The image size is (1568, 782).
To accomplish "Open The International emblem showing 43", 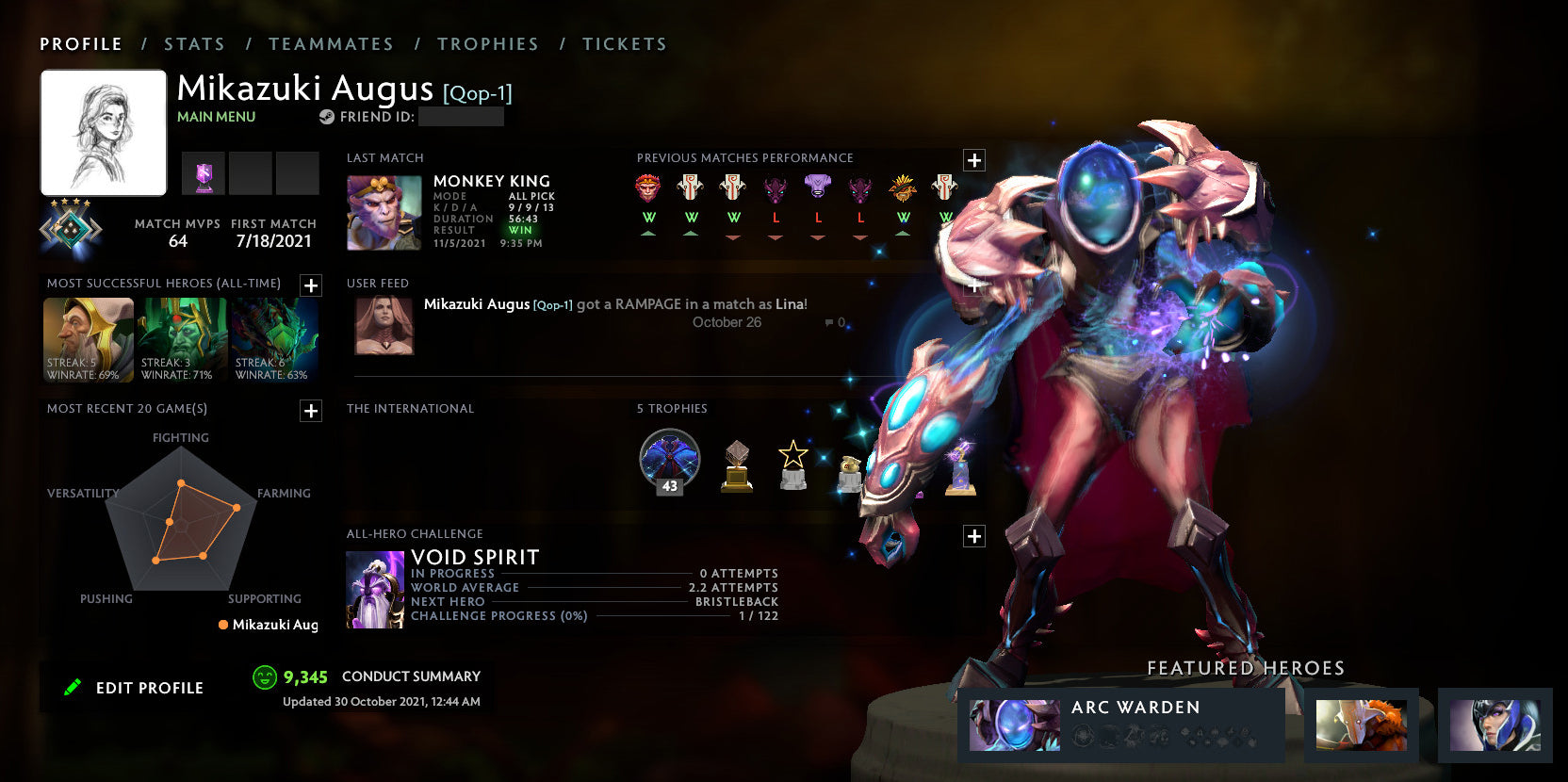I will tap(669, 460).
